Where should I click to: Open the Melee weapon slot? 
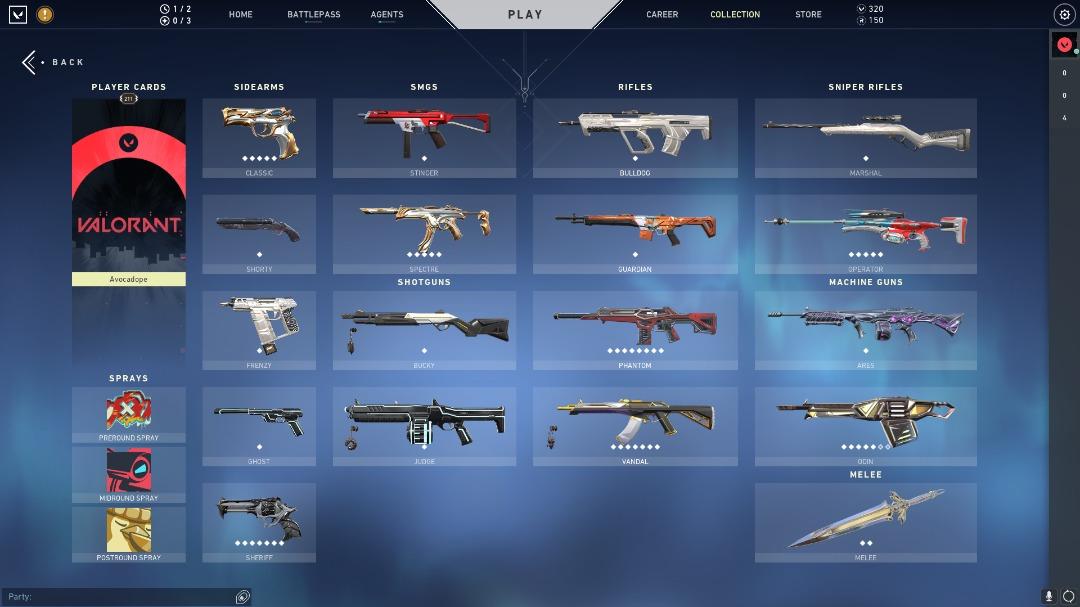[865, 522]
